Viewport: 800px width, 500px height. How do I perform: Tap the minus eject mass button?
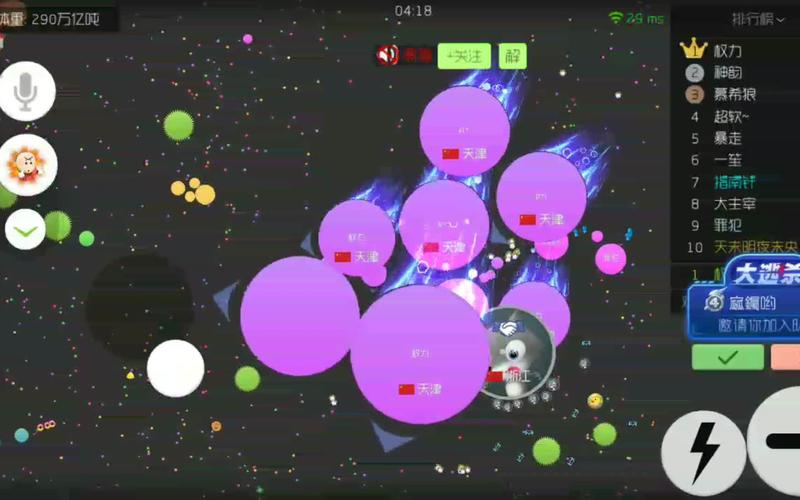pos(778,440)
